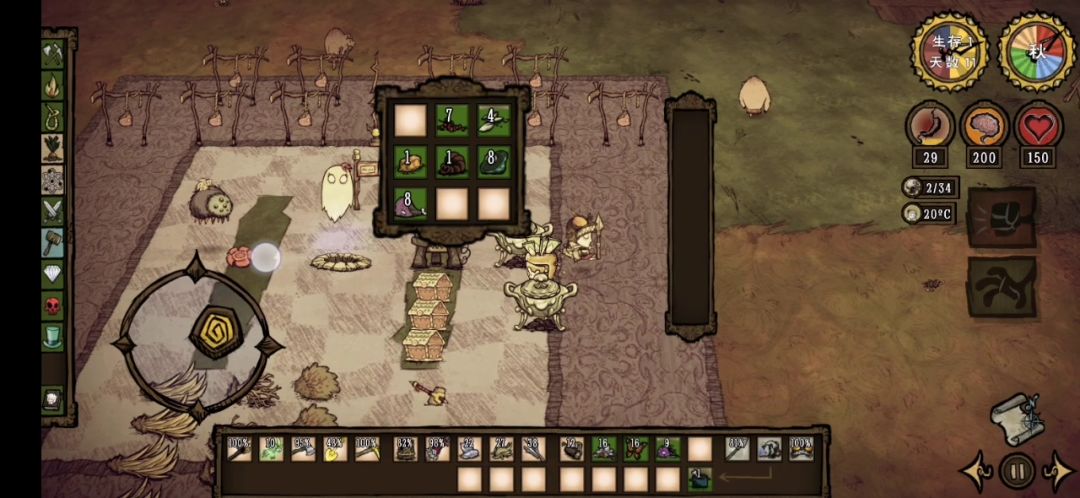The image size is (1080, 498).
Task: Tap the attack fist action button
Action: (1001, 217)
